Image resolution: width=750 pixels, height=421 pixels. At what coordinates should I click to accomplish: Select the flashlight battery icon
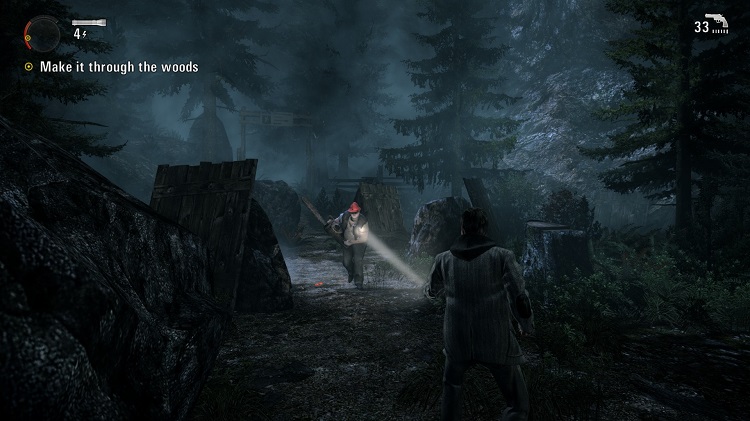click(x=88, y=21)
